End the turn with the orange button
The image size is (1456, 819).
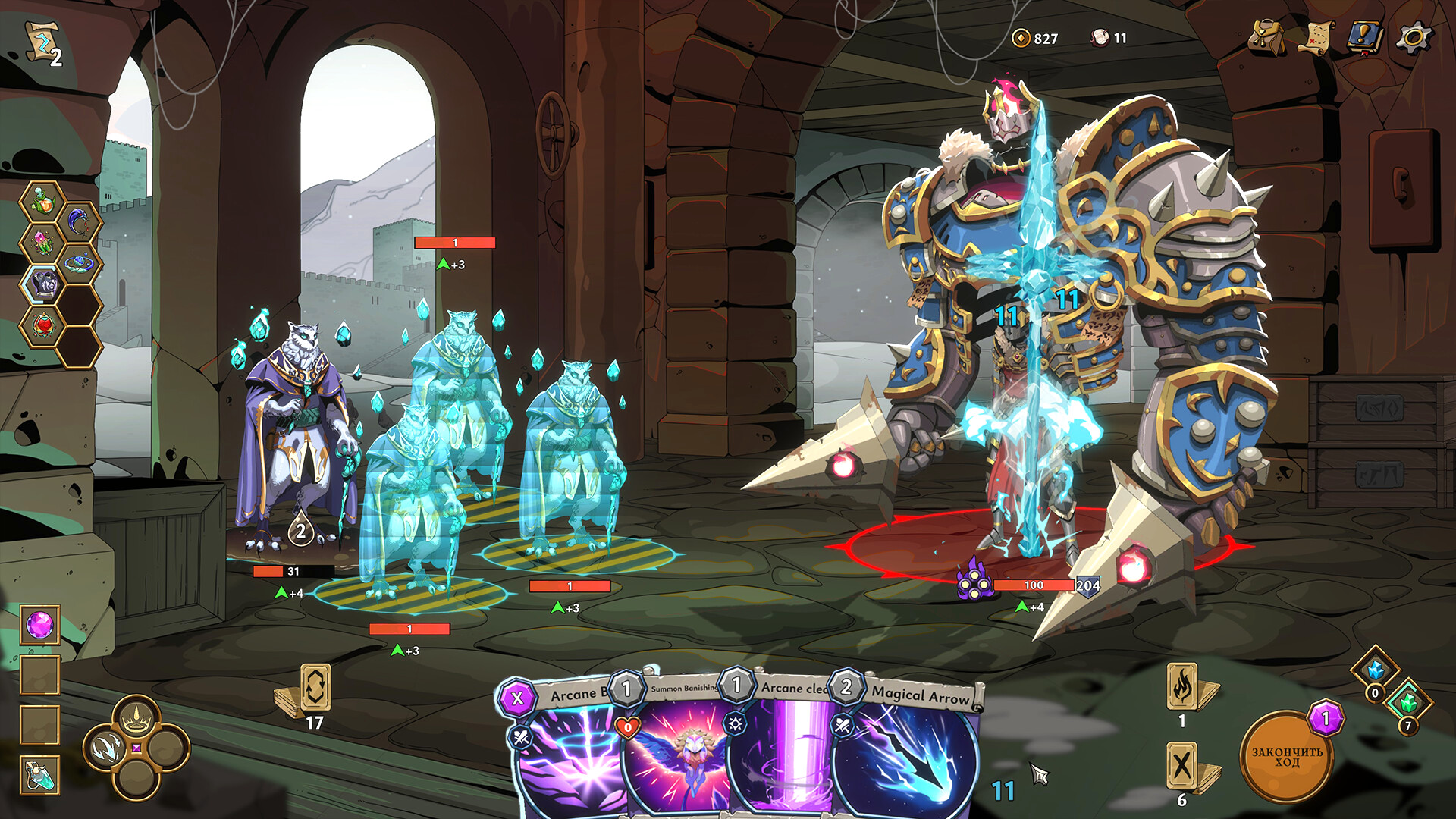click(1286, 757)
